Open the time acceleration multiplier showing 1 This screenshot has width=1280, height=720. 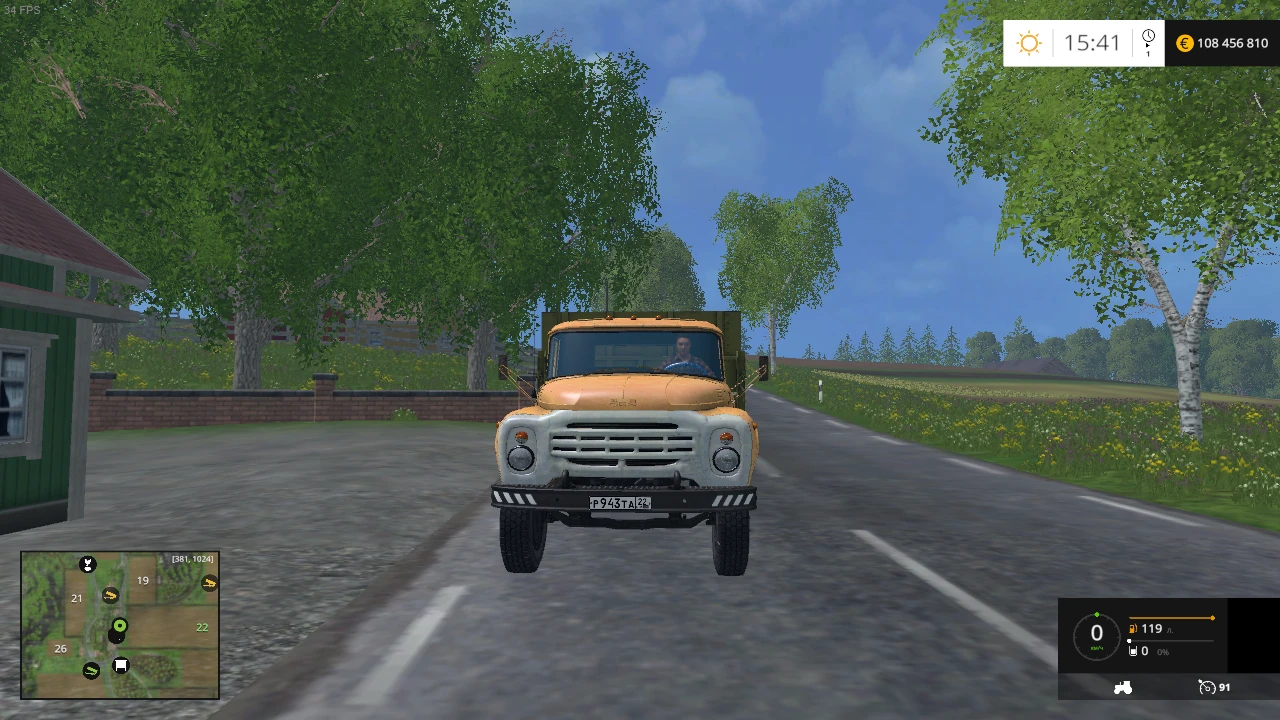tap(1148, 51)
